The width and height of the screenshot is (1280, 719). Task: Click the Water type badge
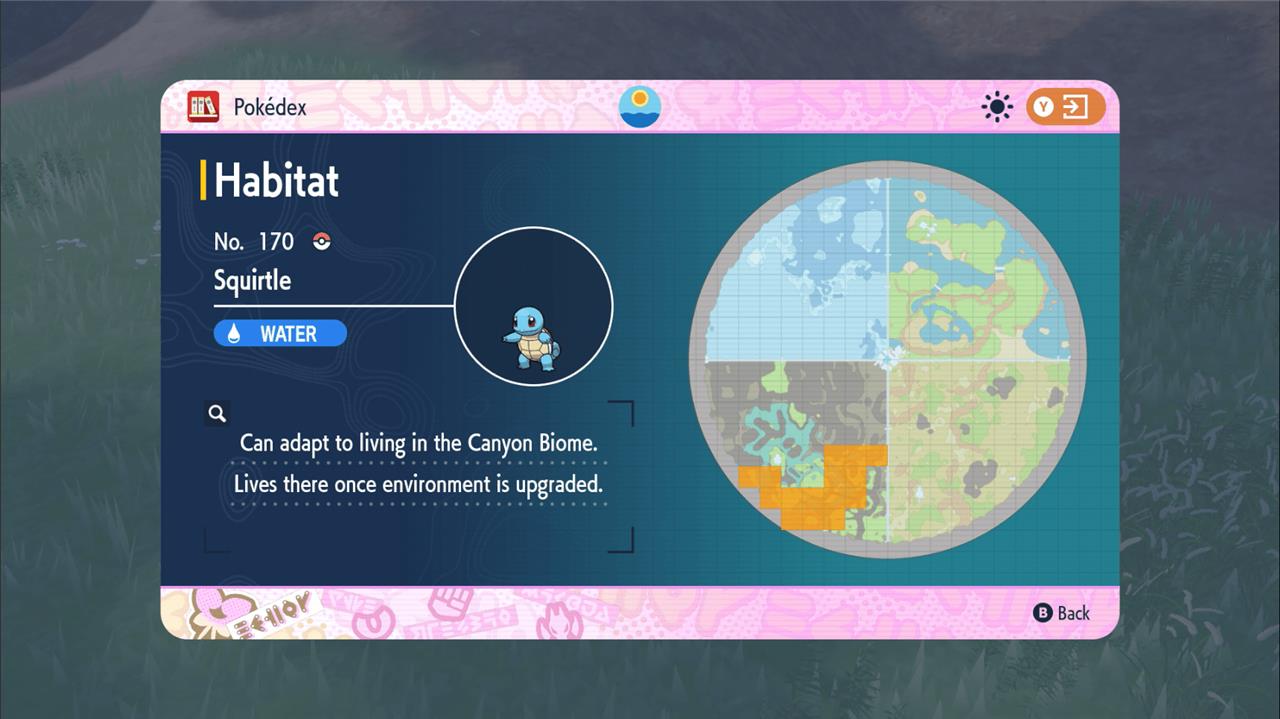pos(280,334)
